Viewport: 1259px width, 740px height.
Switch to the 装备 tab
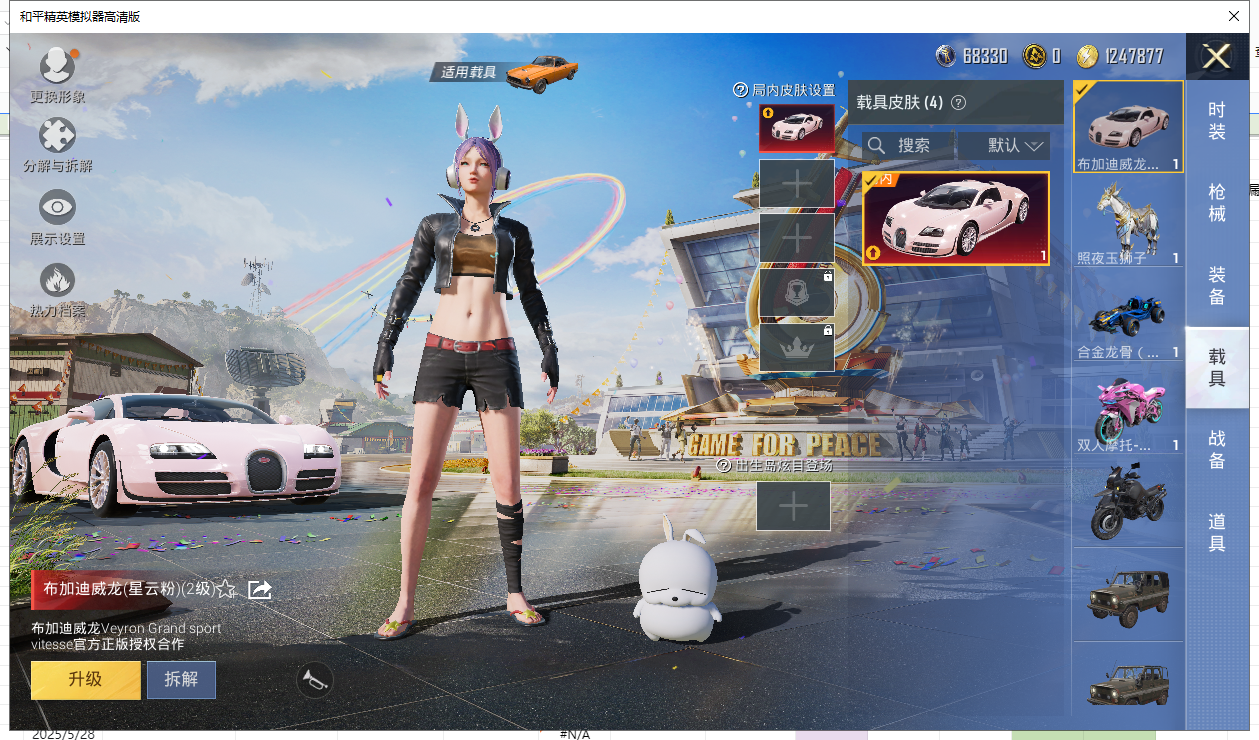(1217, 285)
